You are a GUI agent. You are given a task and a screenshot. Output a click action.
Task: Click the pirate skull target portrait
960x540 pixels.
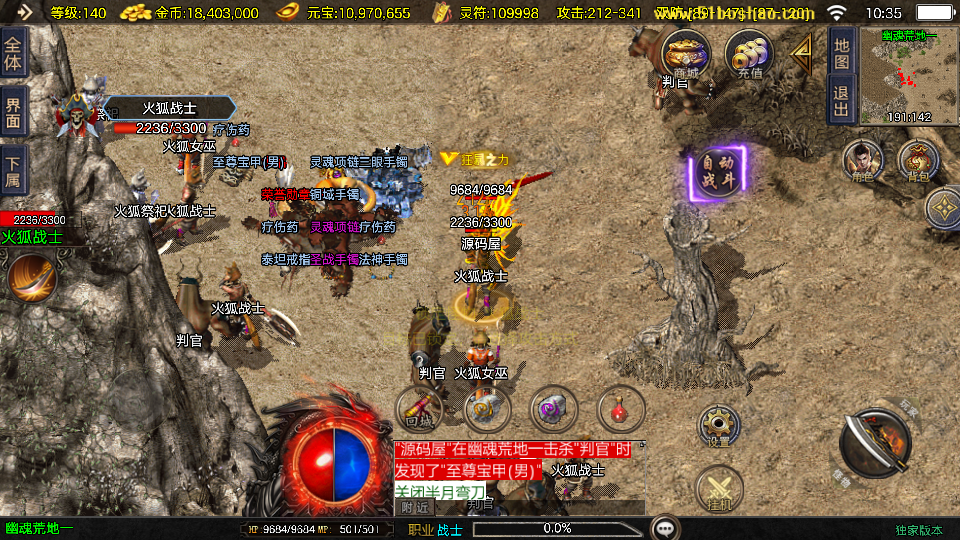77,112
